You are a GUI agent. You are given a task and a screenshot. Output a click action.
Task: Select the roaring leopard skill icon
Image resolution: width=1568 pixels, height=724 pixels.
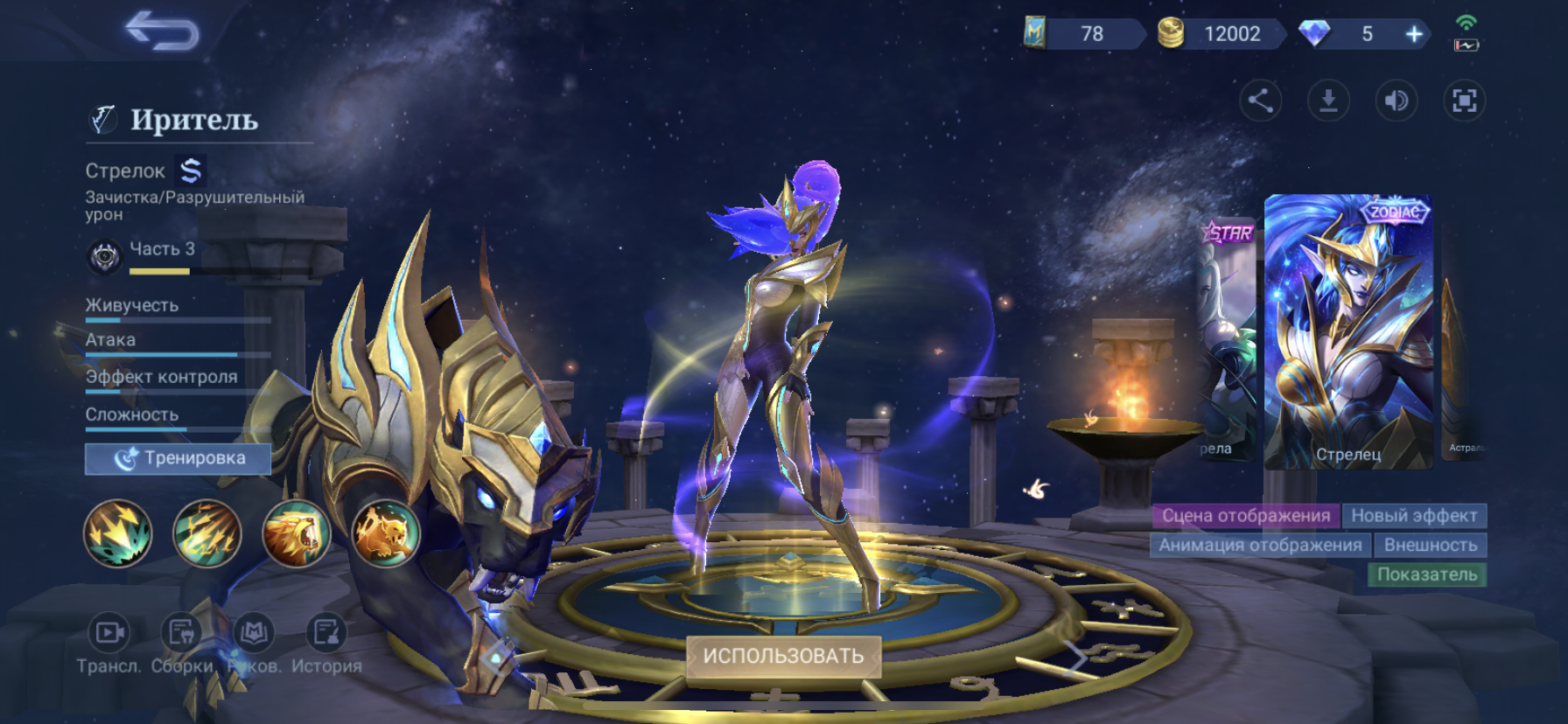(297, 533)
